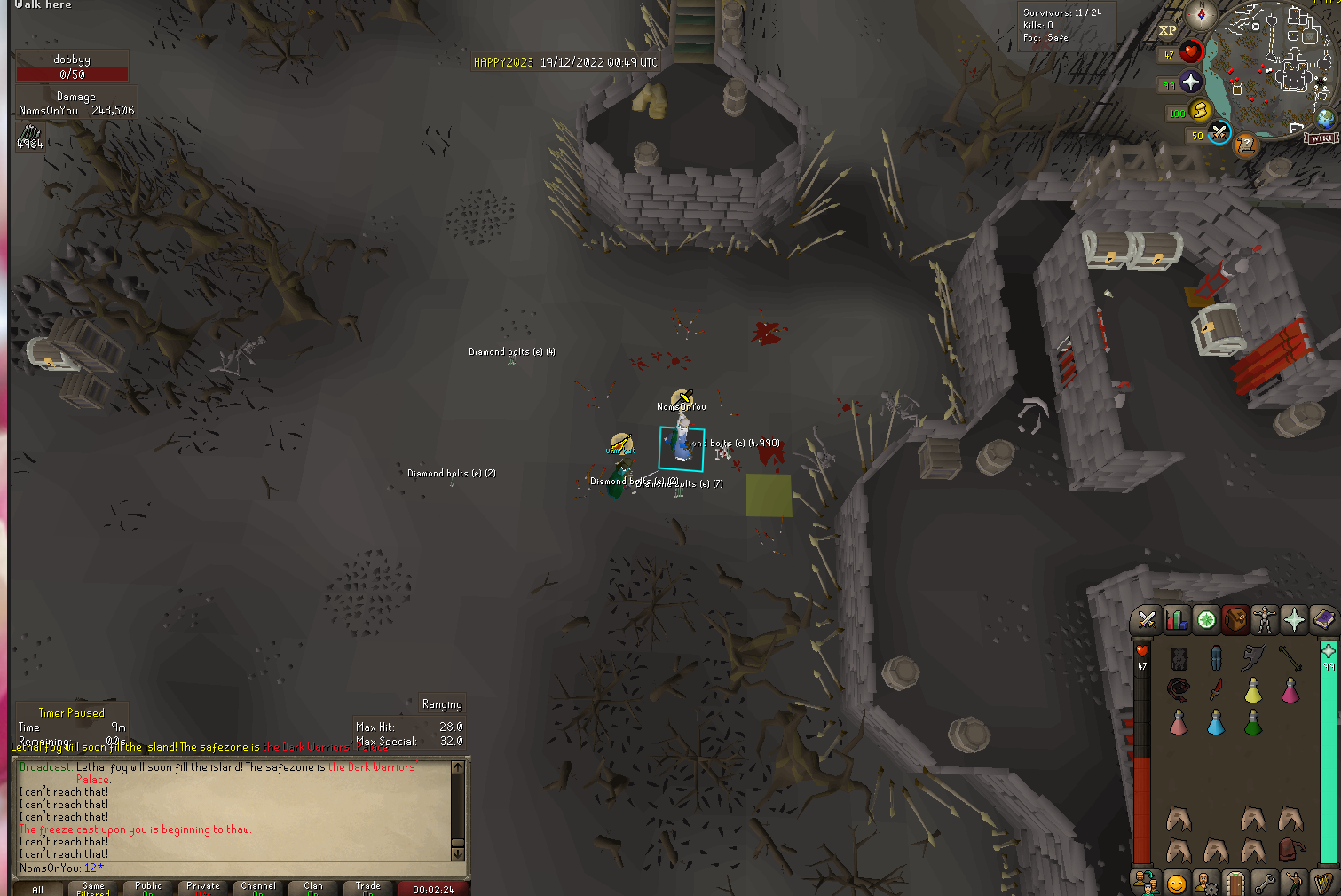Open the Combat Options tab

(1146, 620)
